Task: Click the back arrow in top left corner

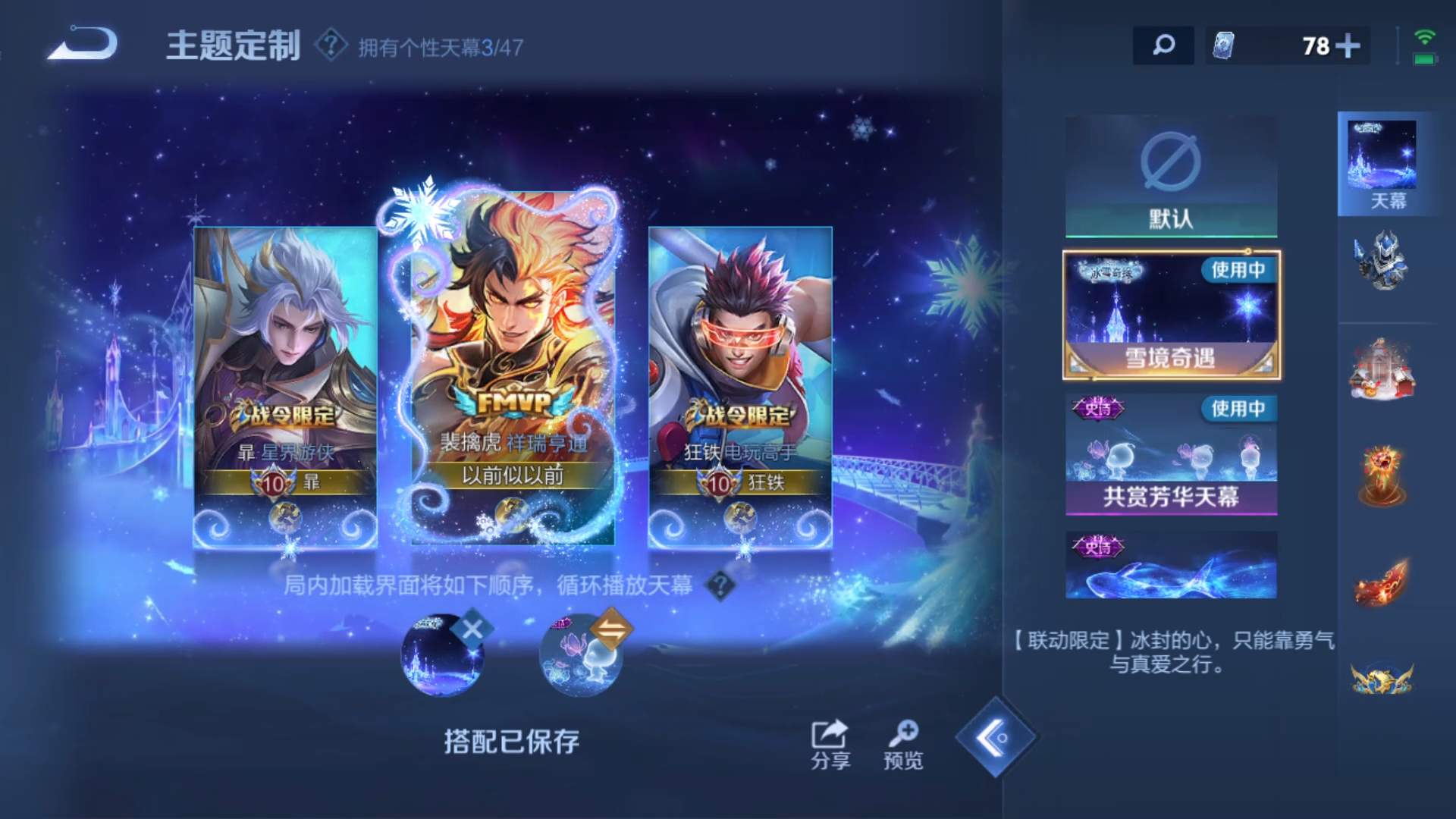Action: pos(86,43)
